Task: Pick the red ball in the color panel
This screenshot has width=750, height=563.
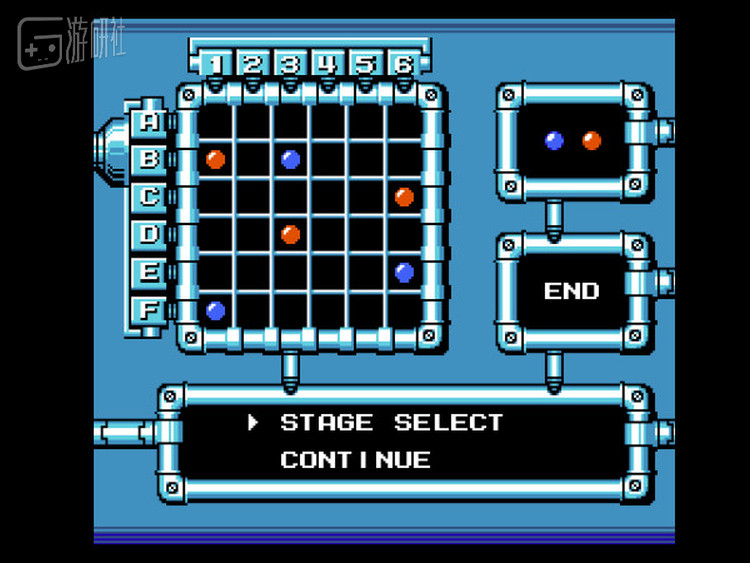Action: (x=592, y=141)
